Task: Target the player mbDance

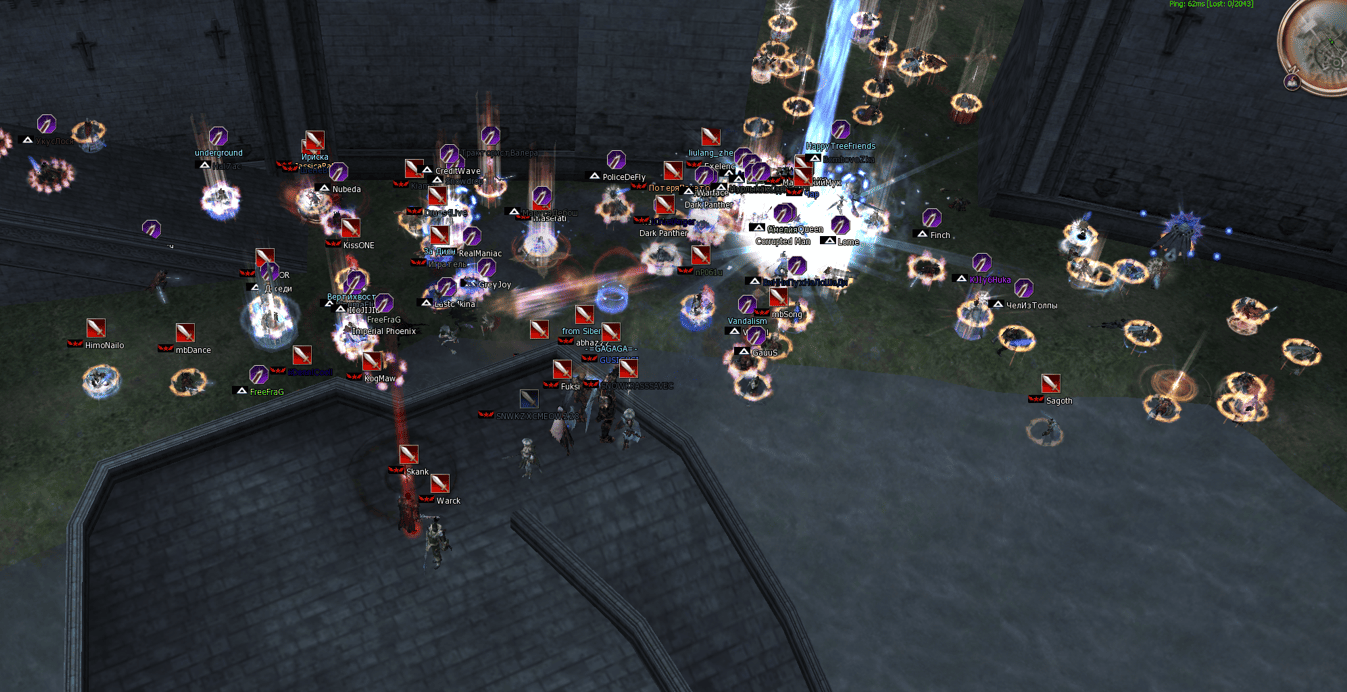Action: [x=192, y=351]
